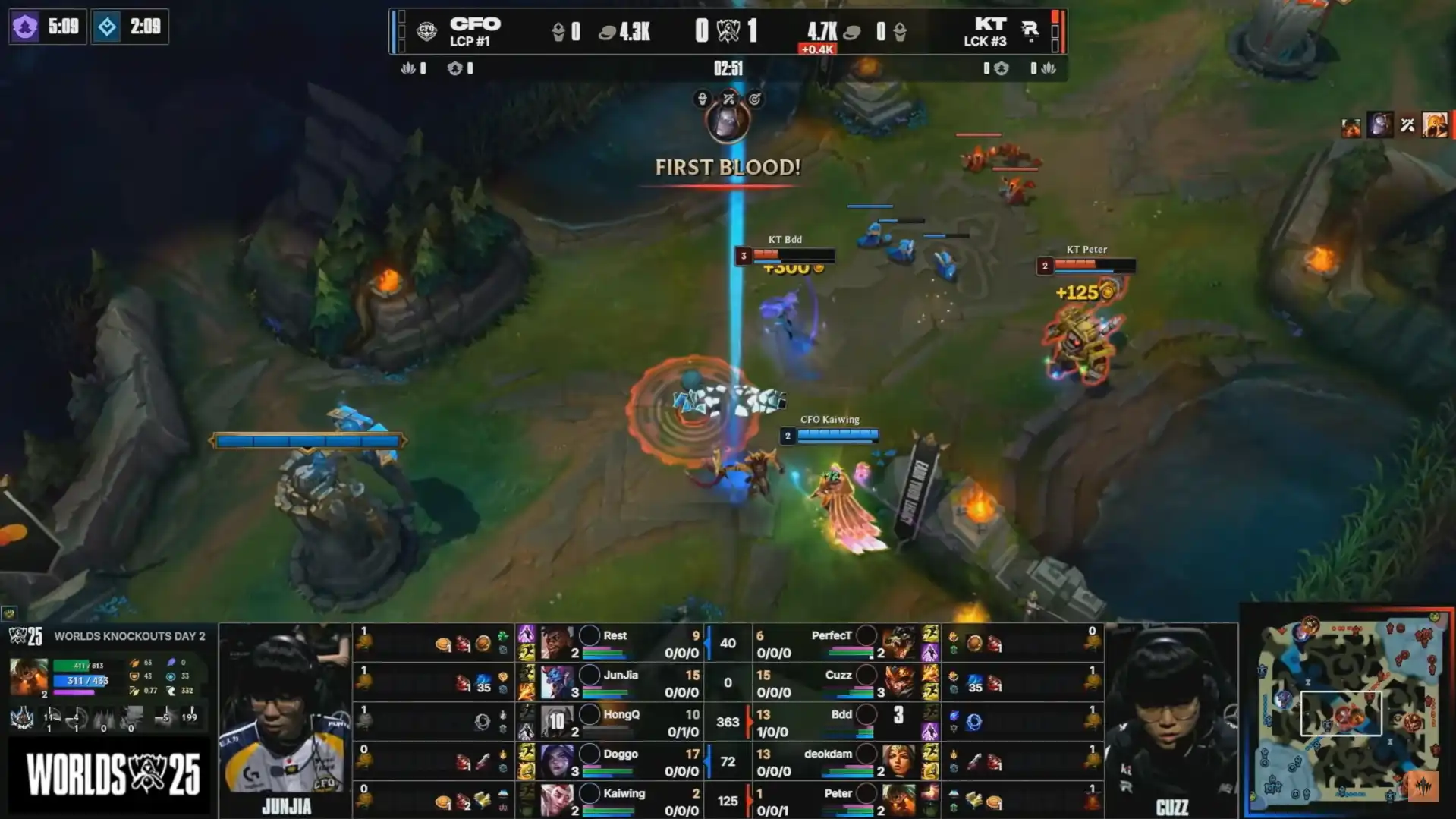Viewport: 1456px width, 819px height.
Task: Click Doggo's champion portrait
Action: pos(557,761)
